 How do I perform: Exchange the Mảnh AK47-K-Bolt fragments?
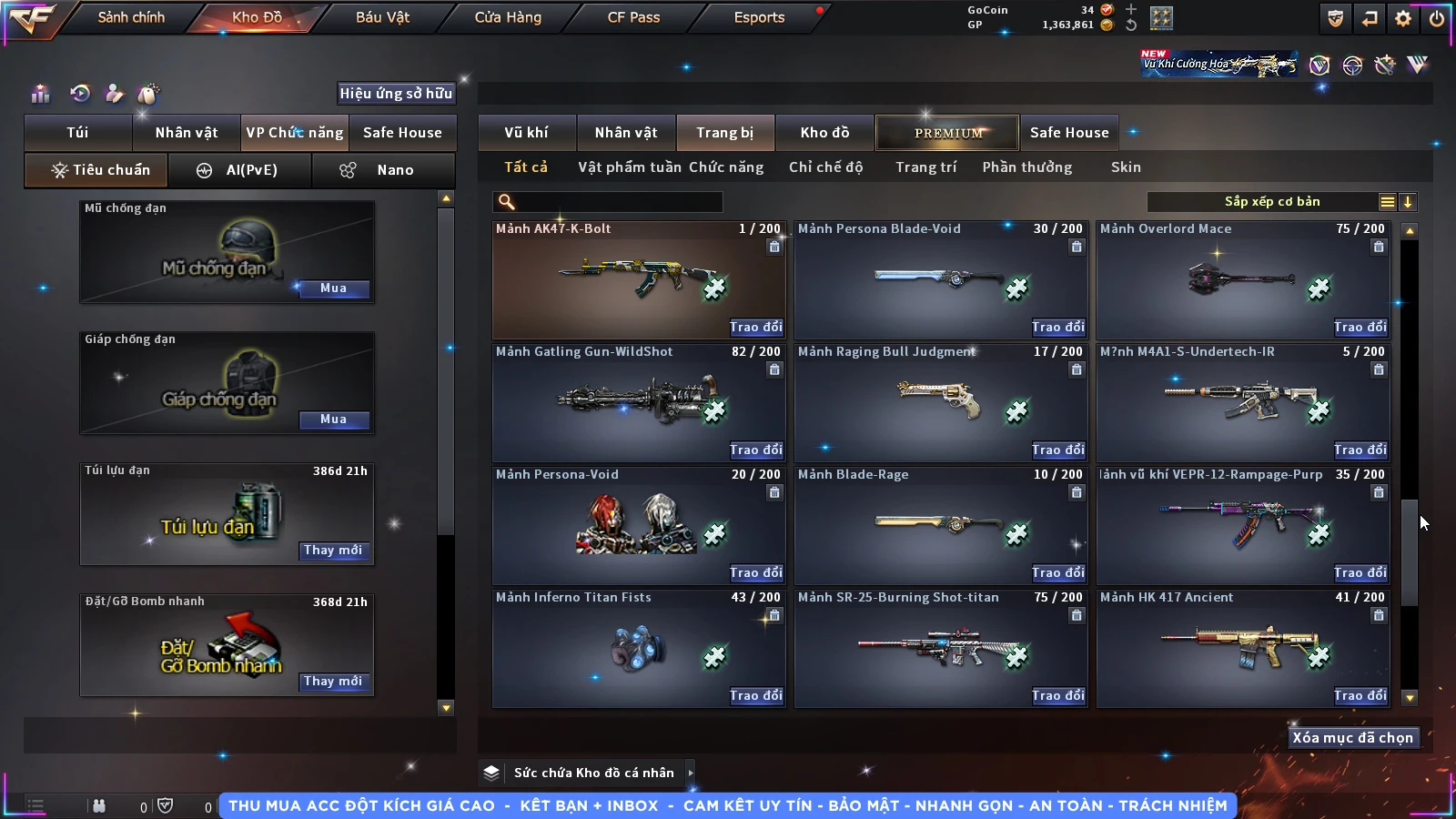[x=755, y=328]
